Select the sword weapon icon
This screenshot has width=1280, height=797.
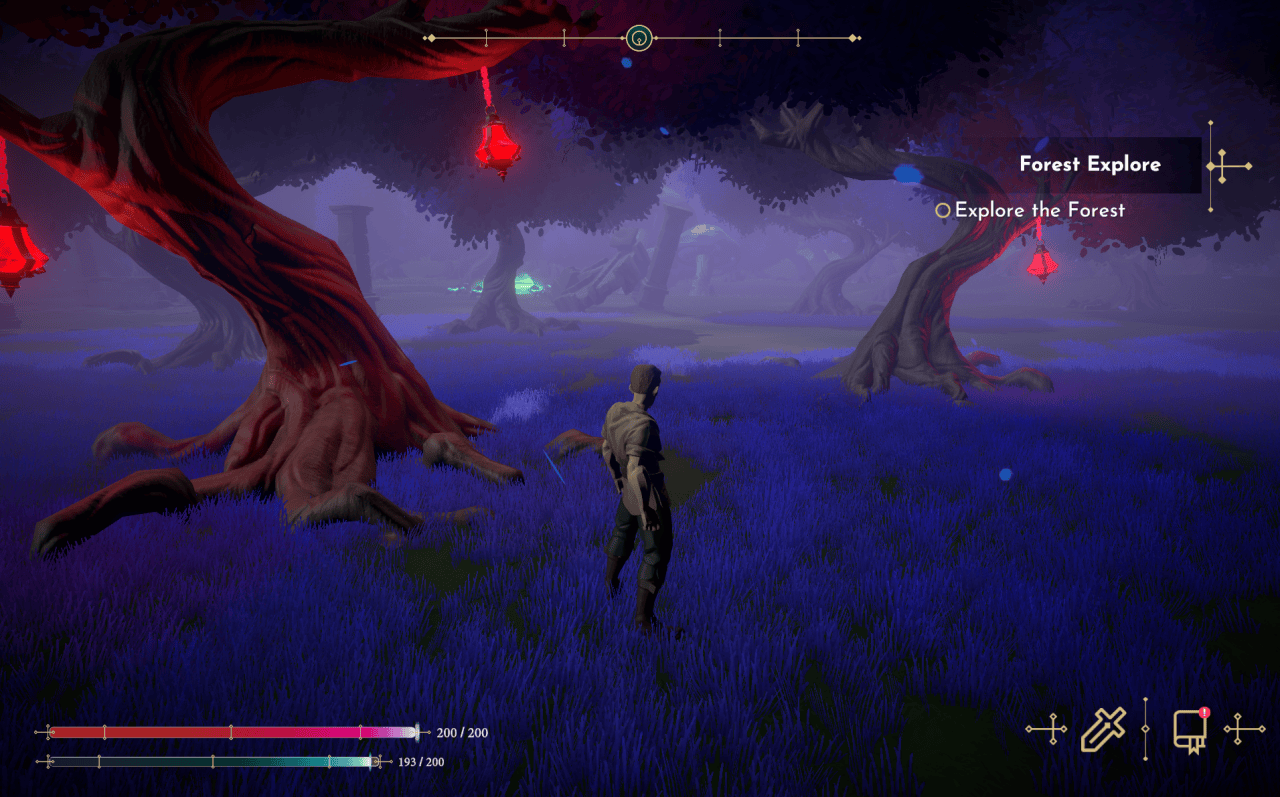coord(1103,729)
